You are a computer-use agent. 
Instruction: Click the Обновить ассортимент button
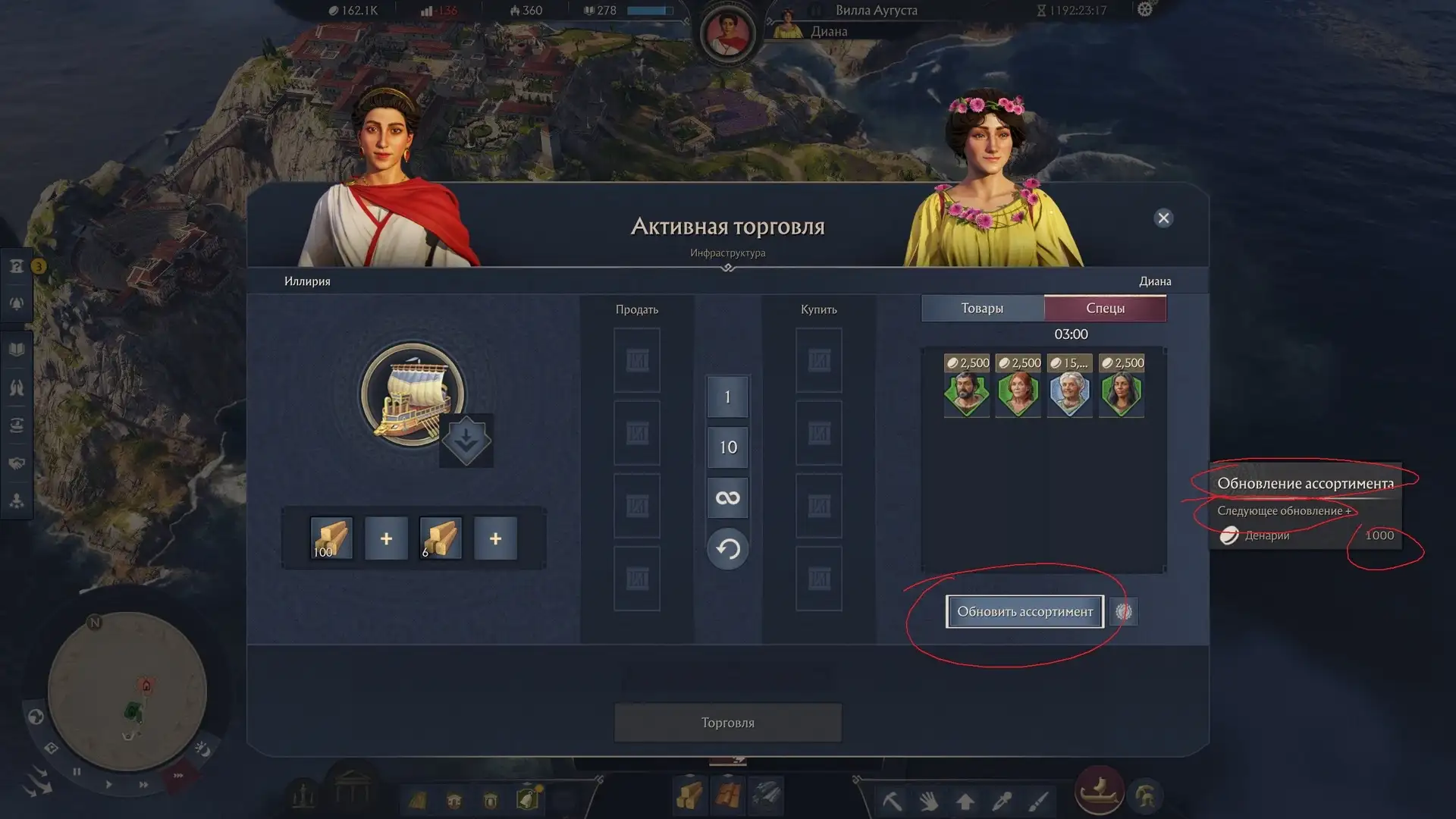coord(1025,611)
